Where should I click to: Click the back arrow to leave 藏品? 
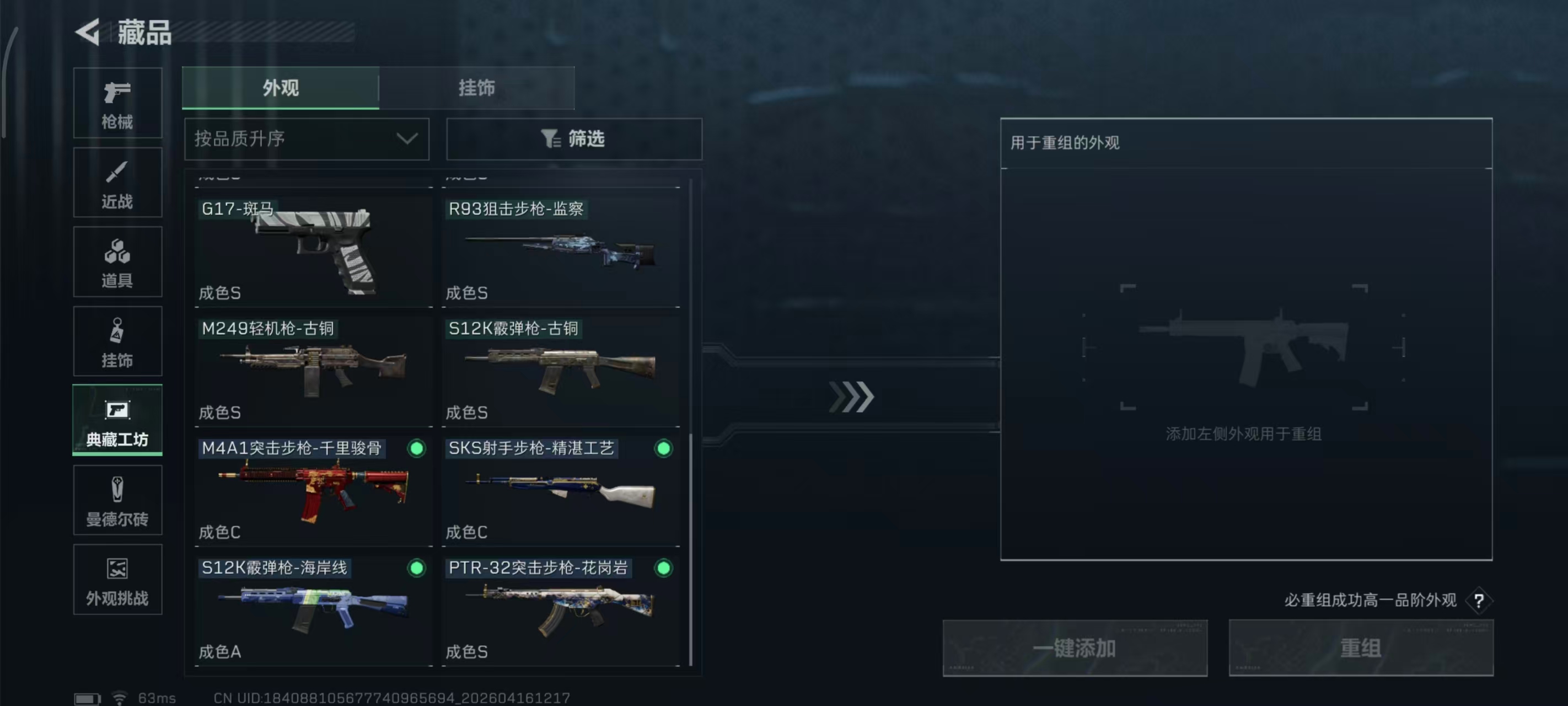(x=87, y=33)
